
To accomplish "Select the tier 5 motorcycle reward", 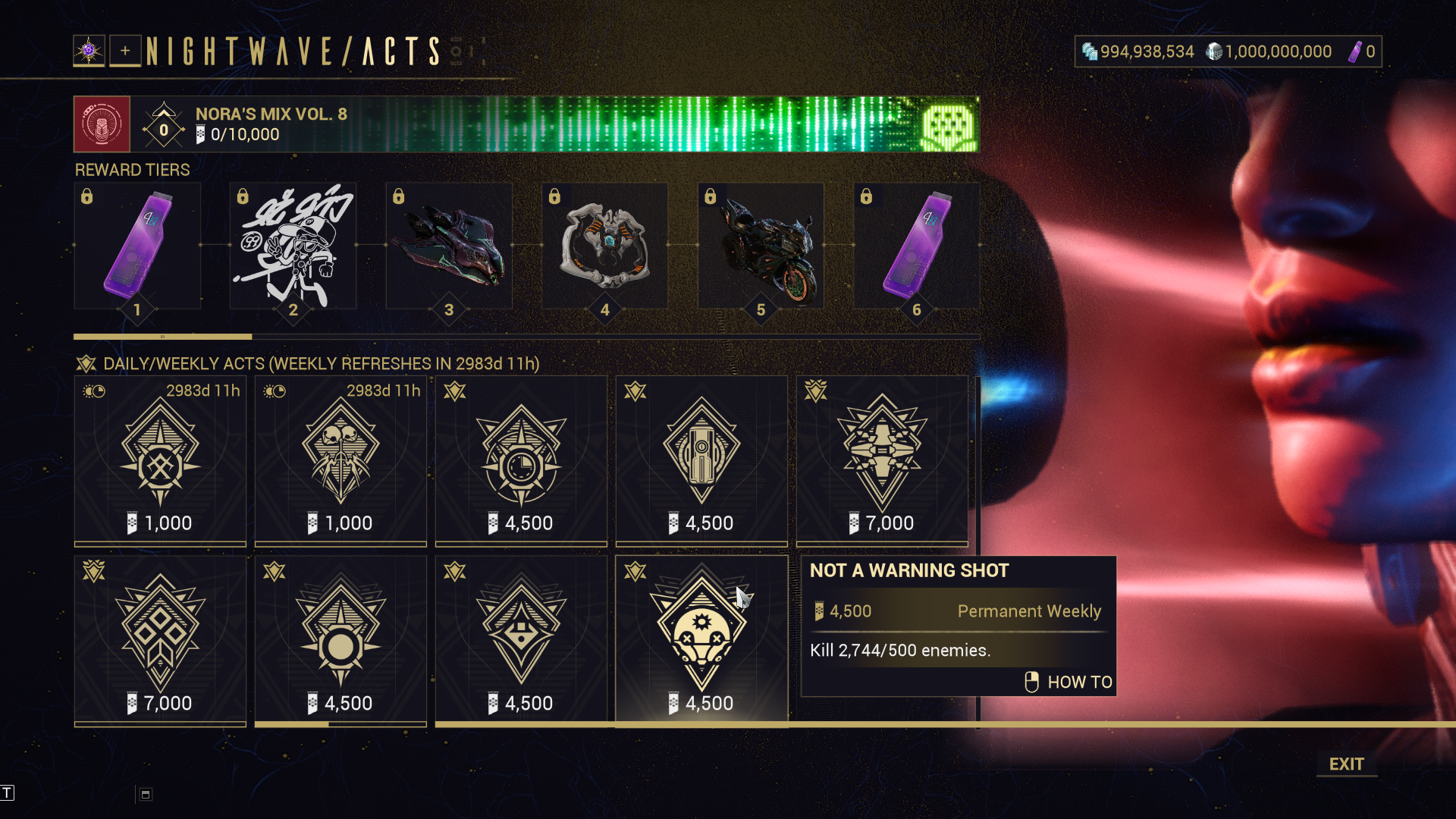I will pos(761,246).
